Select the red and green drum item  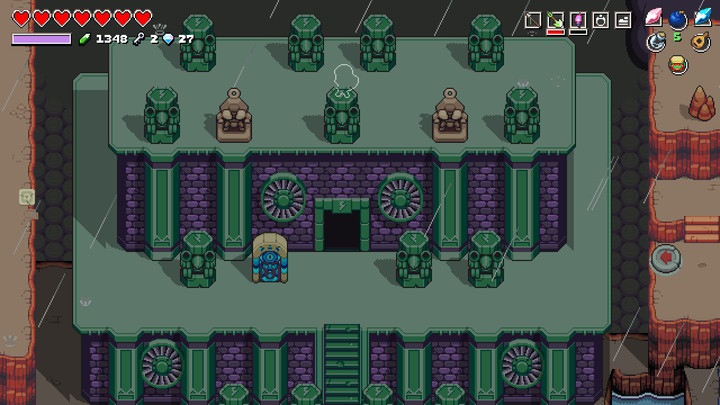point(679,65)
